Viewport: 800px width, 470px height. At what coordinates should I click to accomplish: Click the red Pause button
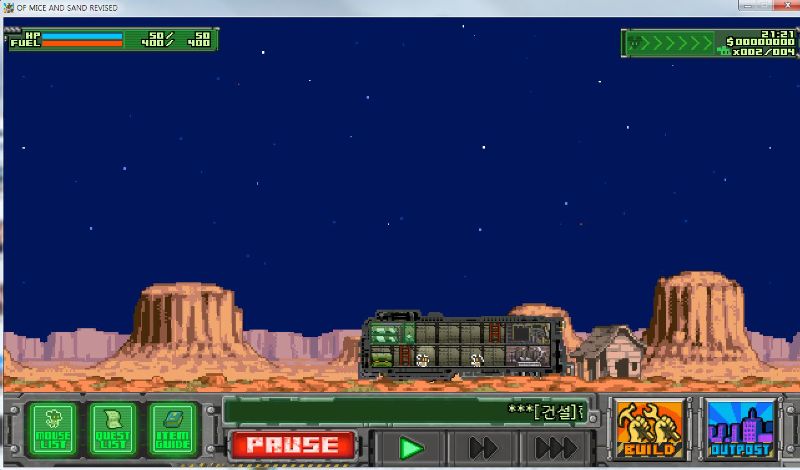292,445
